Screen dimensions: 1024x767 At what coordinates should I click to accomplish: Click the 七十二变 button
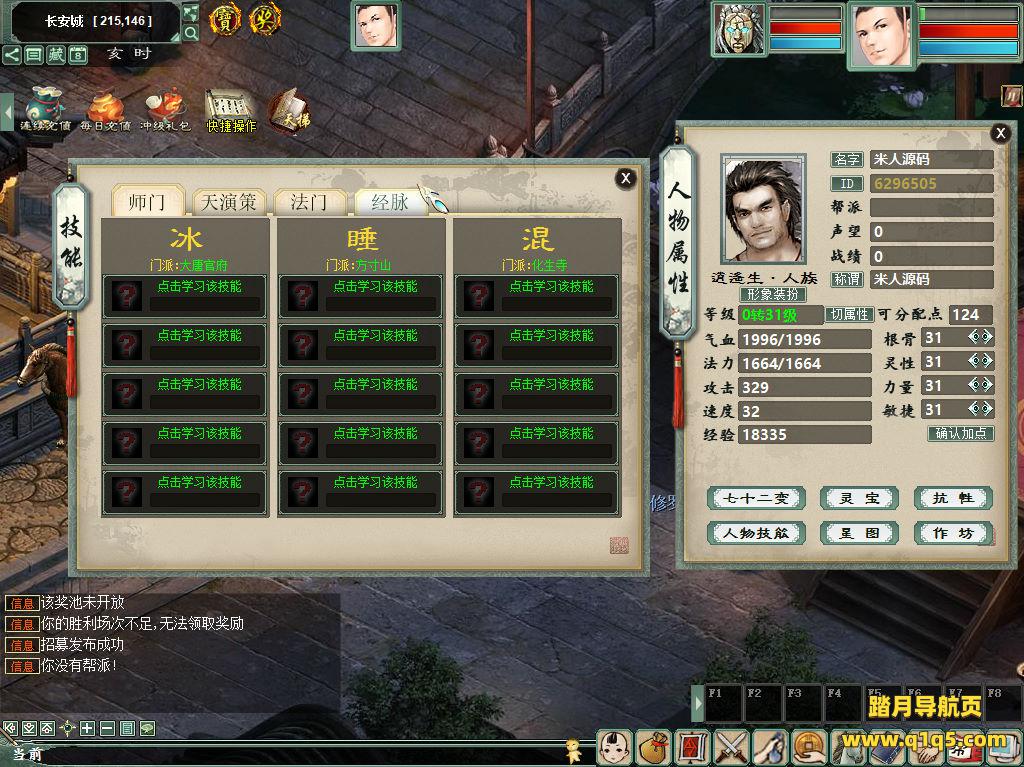point(756,498)
